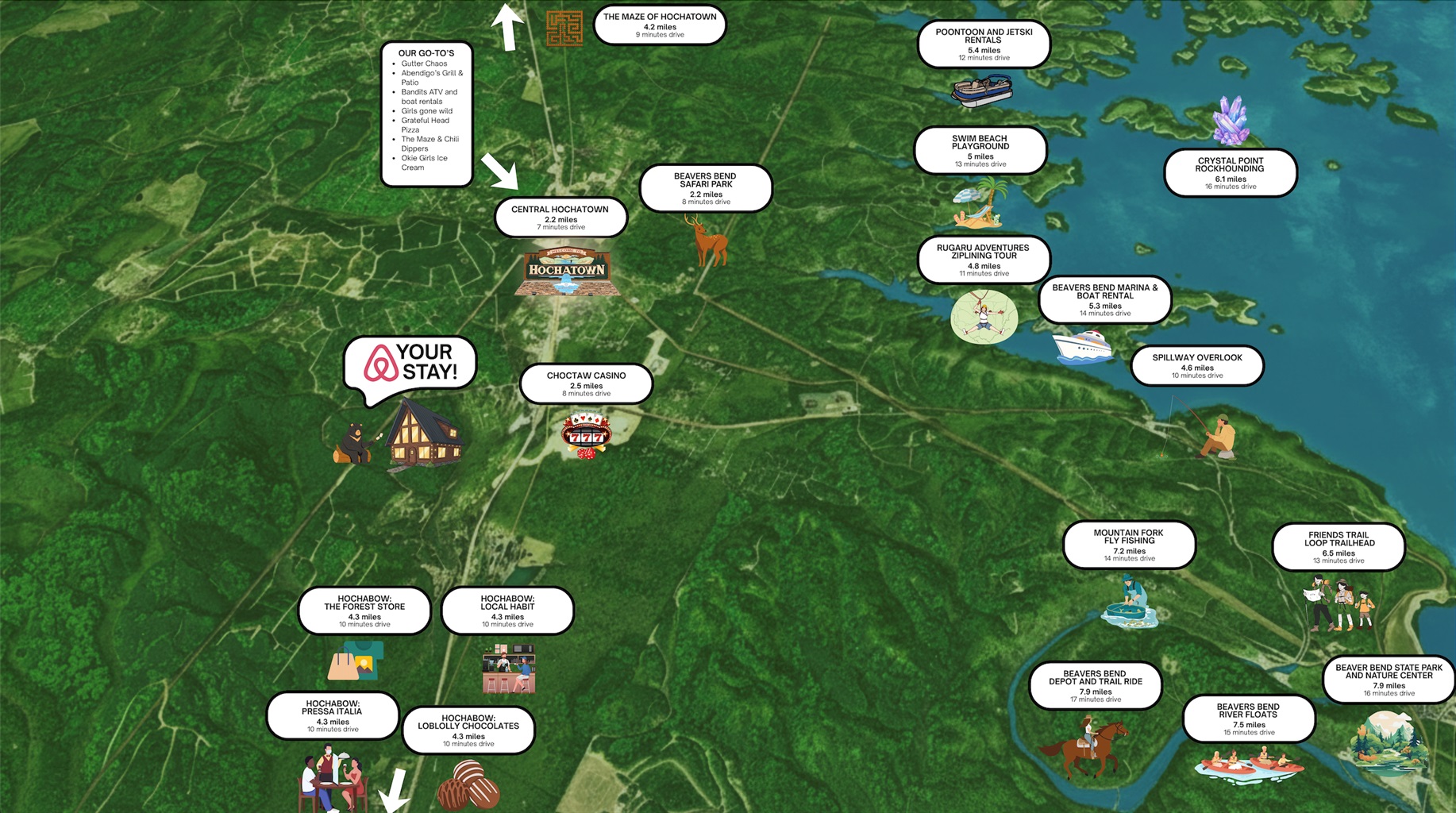Open the Swim Beach Playground label
Image resolution: width=1456 pixels, height=813 pixels.
pos(980,150)
